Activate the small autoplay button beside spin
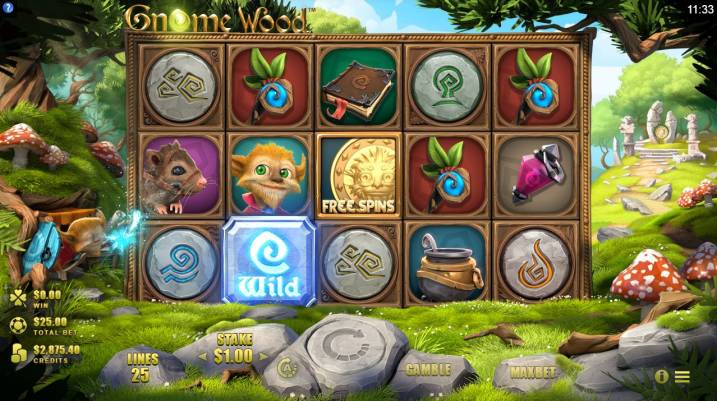The height and width of the screenshot is (401, 717). click(285, 367)
